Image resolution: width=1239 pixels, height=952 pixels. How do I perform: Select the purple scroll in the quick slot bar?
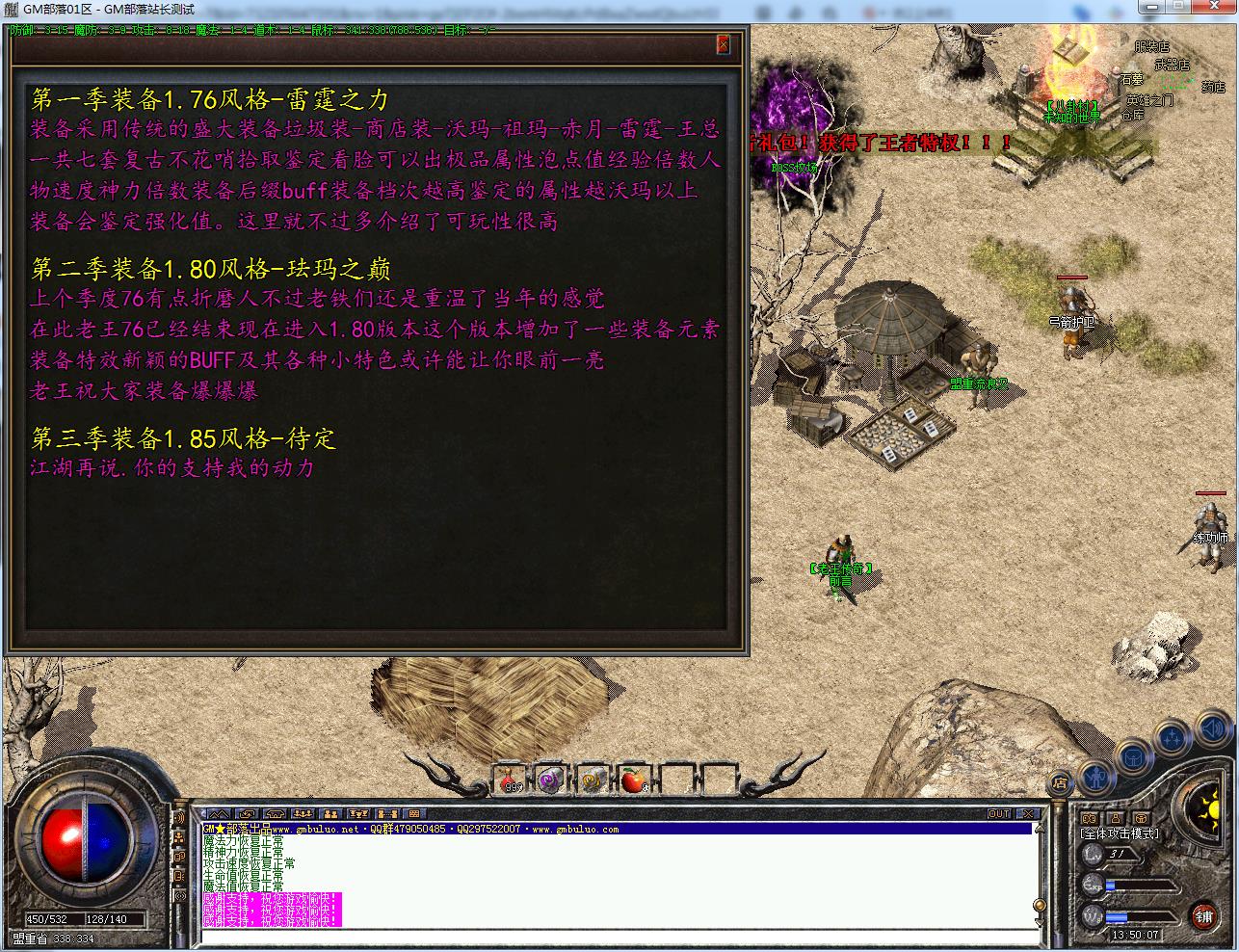pyautogui.click(x=549, y=780)
